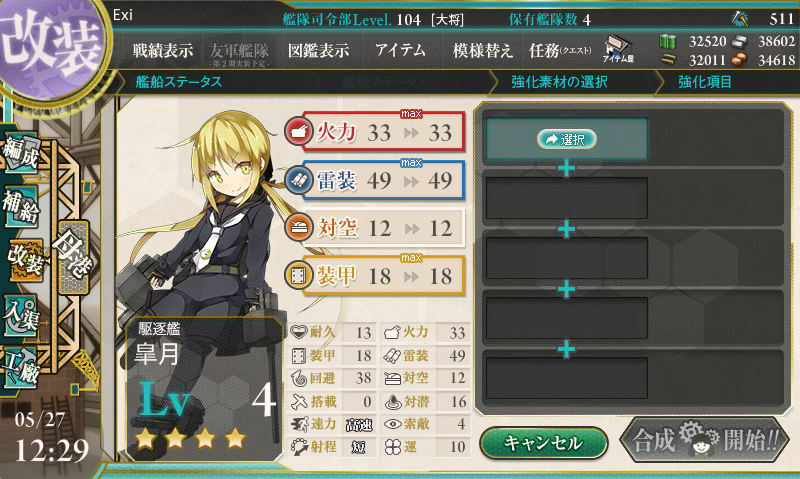Viewport: 800px width, 479px height.
Task: Open the 図鑑表示 encyclopedia menu
Action: [318, 50]
